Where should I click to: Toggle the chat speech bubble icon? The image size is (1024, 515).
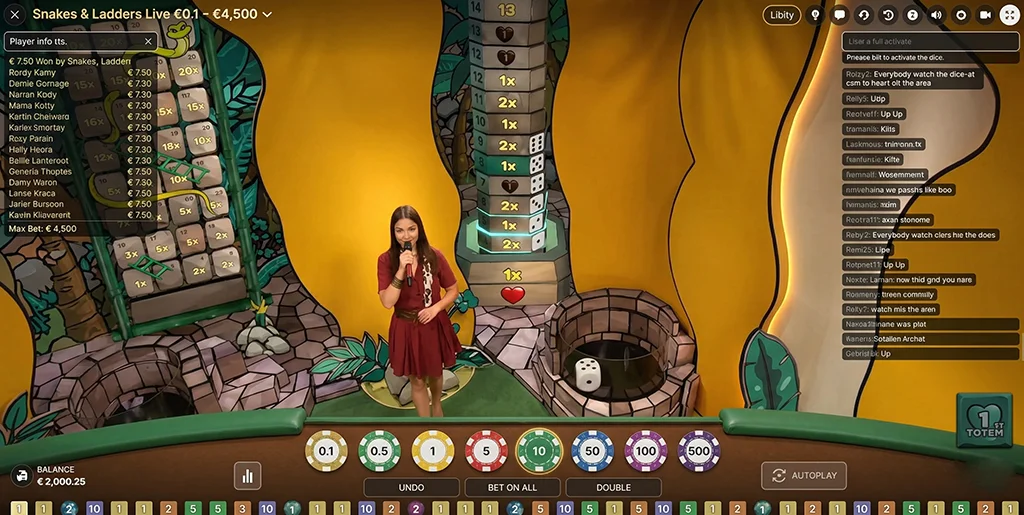coord(840,15)
